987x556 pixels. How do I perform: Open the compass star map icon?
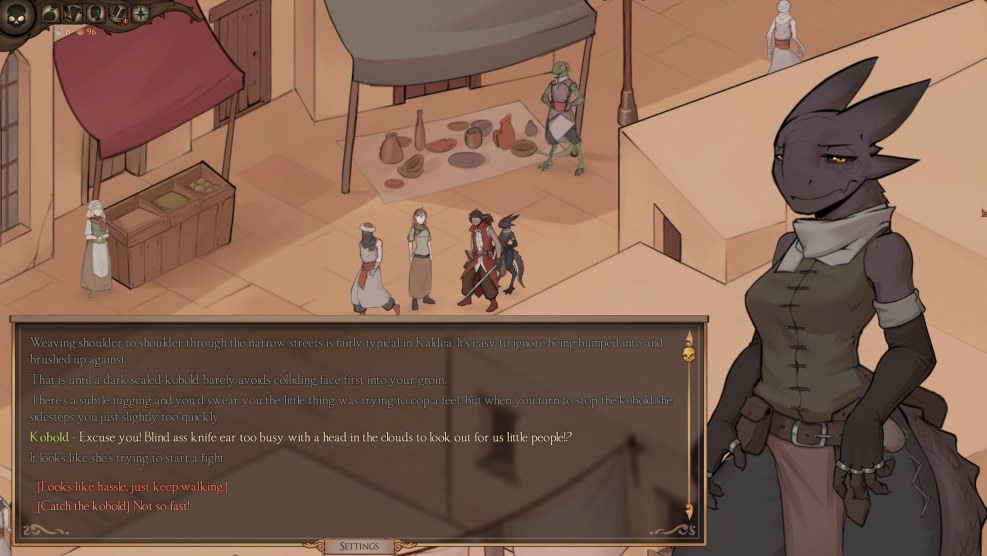[x=140, y=13]
